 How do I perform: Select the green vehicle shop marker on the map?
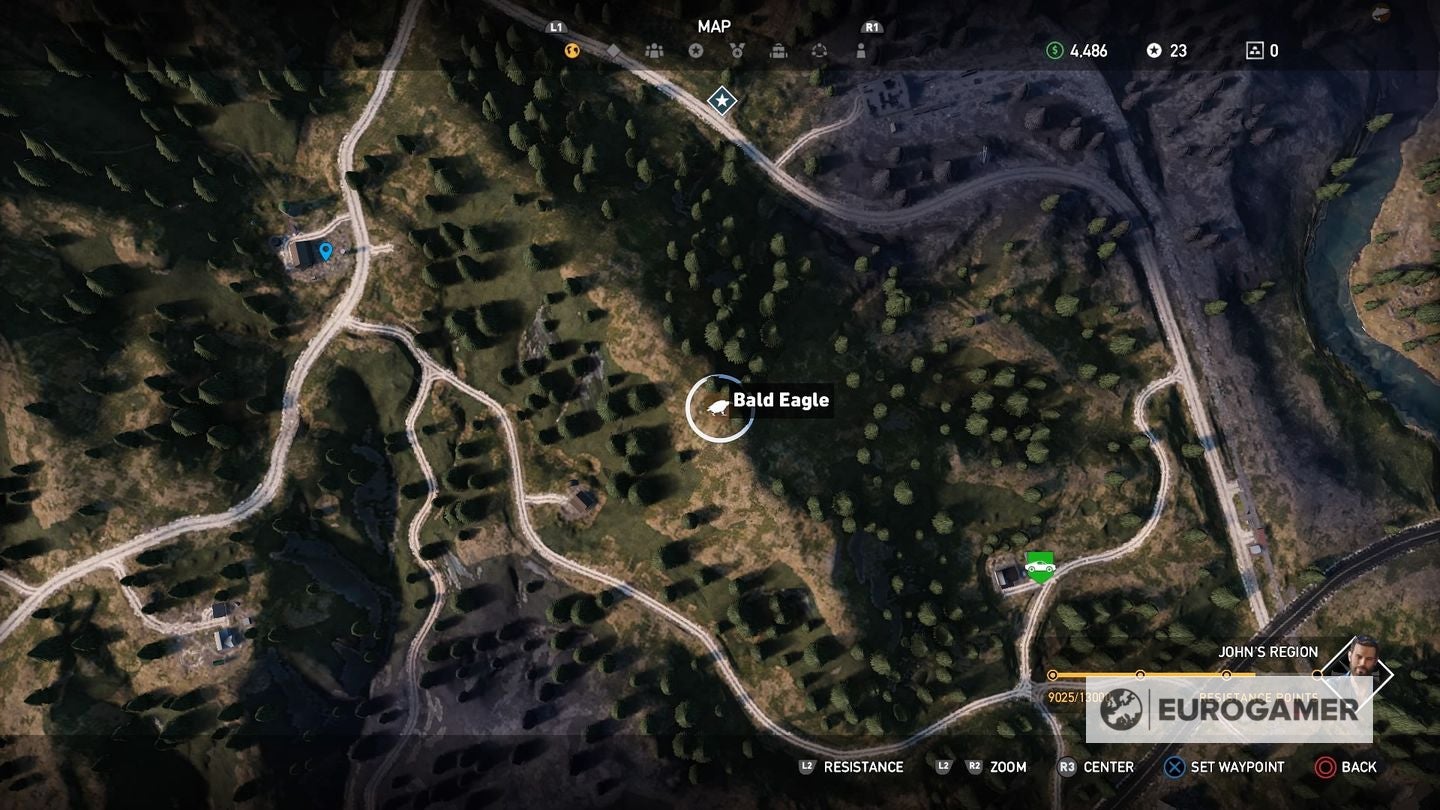tap(1040, 566)
